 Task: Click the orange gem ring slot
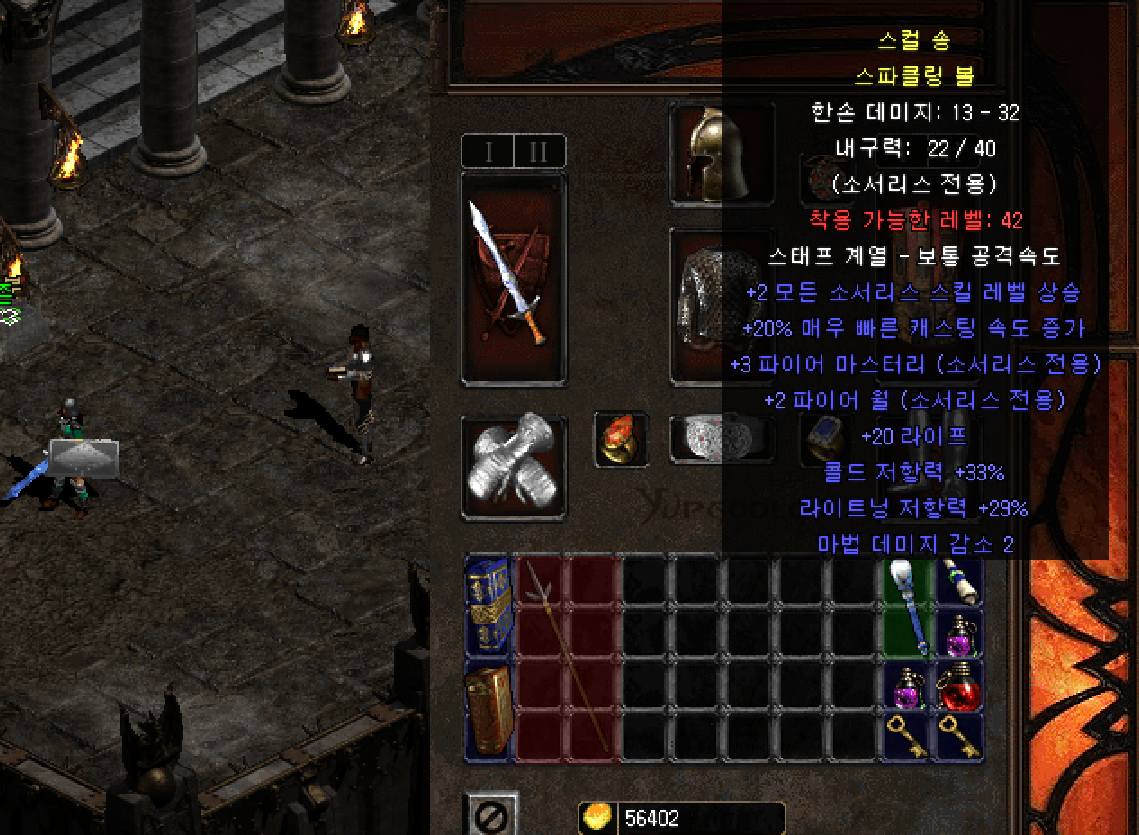[618, 440]
